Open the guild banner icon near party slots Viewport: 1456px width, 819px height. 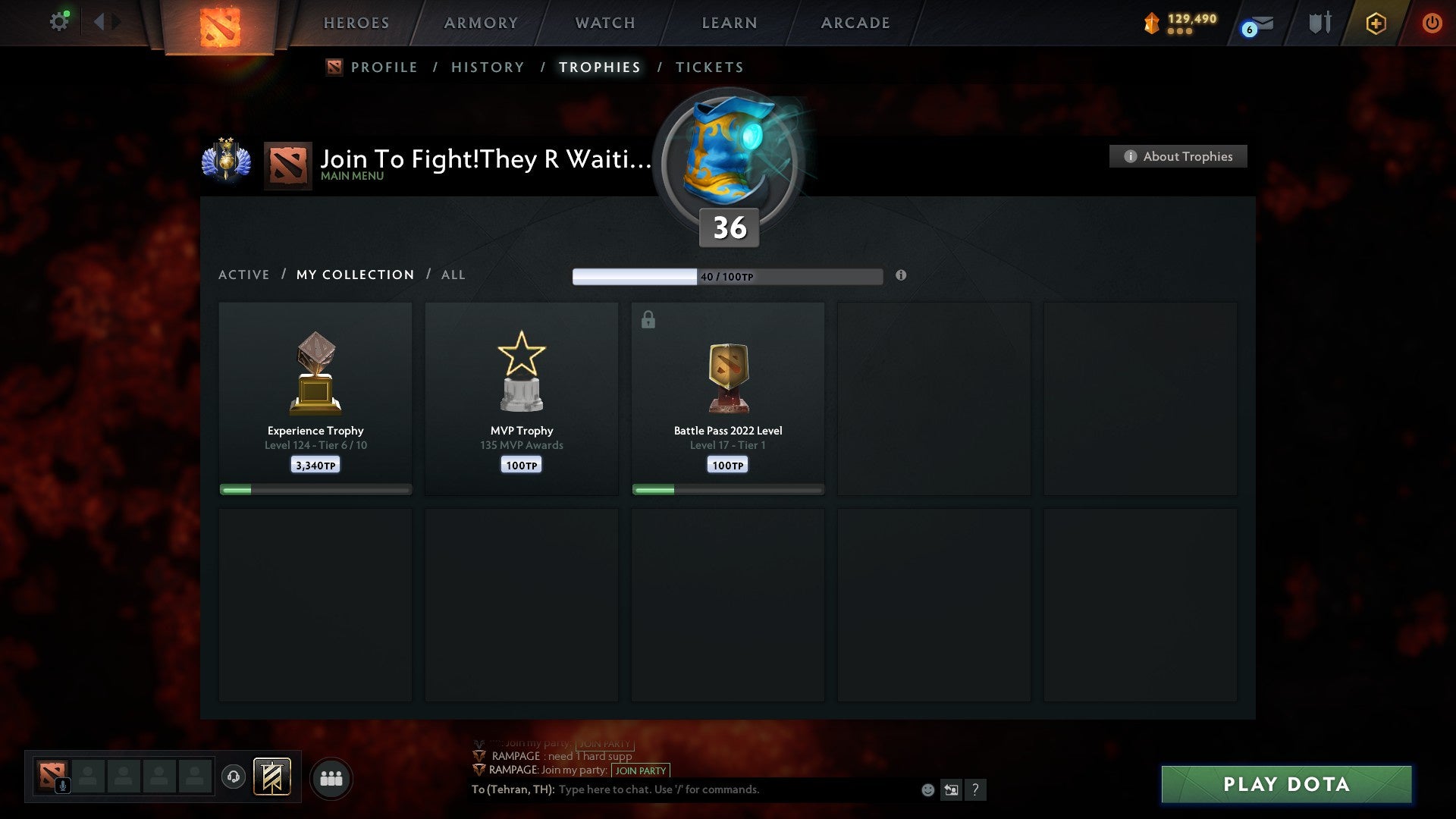coord(271,777)
